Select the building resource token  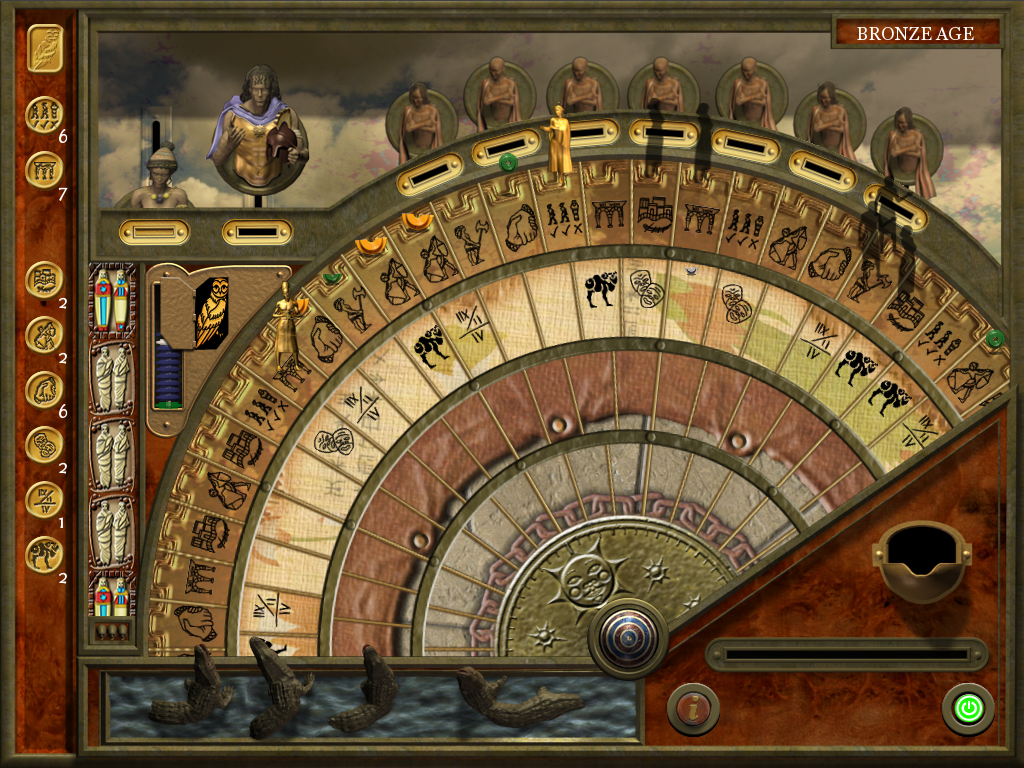tap(45, 280)
